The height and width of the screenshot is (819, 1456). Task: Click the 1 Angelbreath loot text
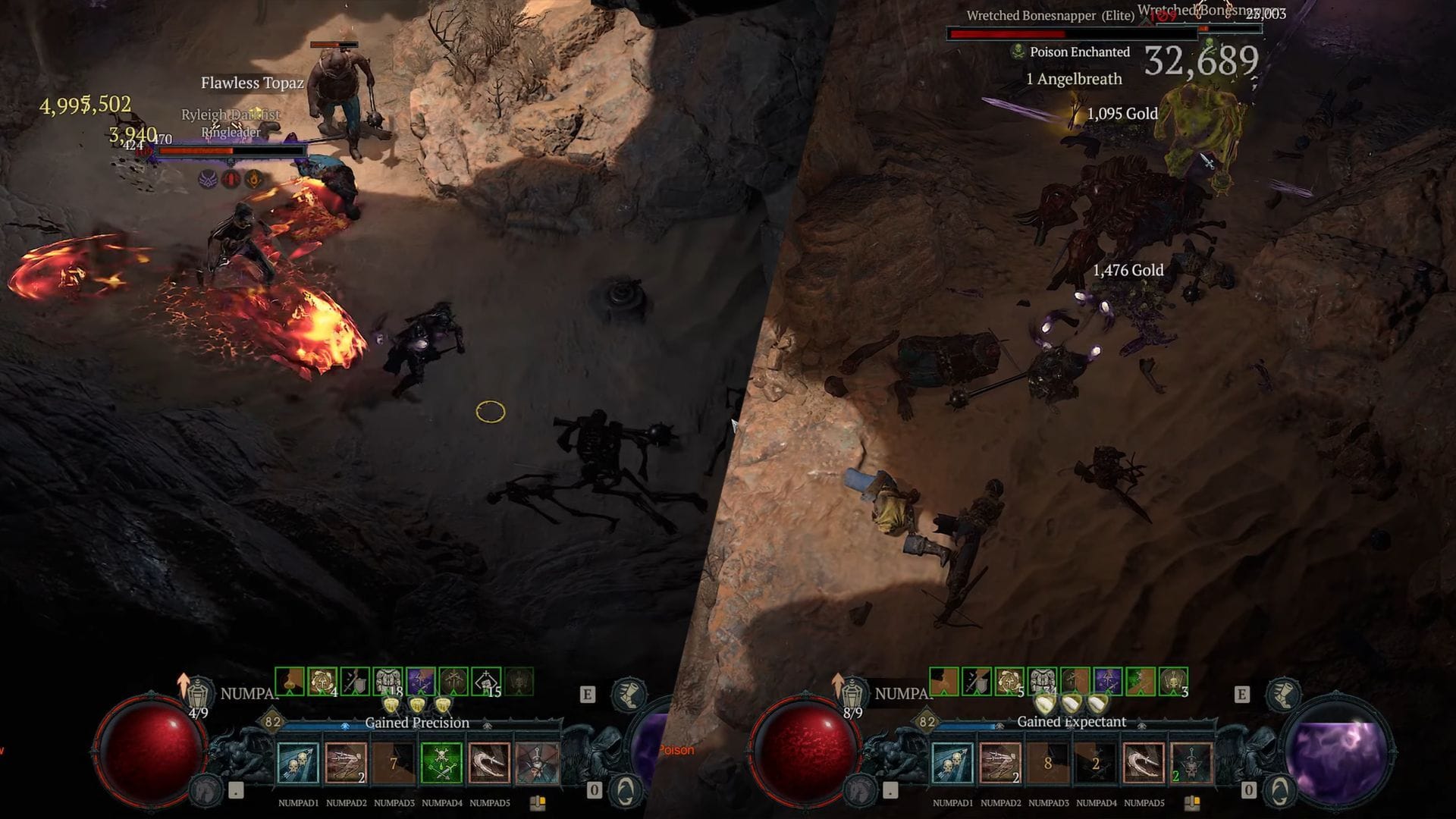(x=1074, y=79)
